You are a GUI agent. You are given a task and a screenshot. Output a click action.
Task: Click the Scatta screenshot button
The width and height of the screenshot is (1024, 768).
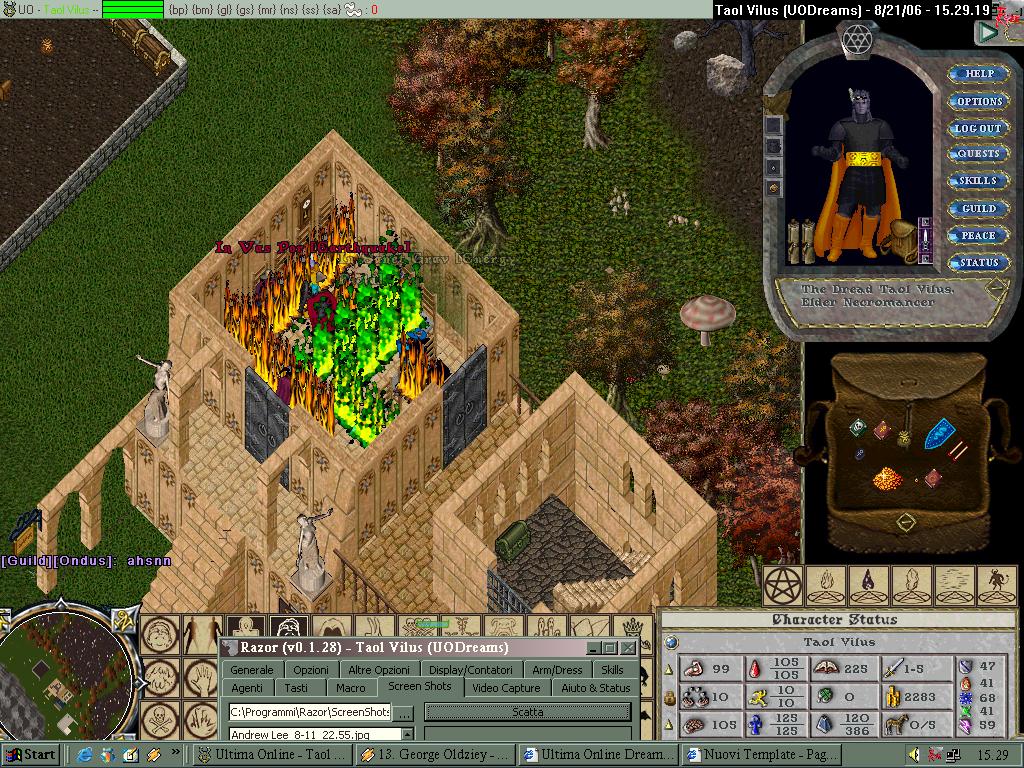pos(527,712)
